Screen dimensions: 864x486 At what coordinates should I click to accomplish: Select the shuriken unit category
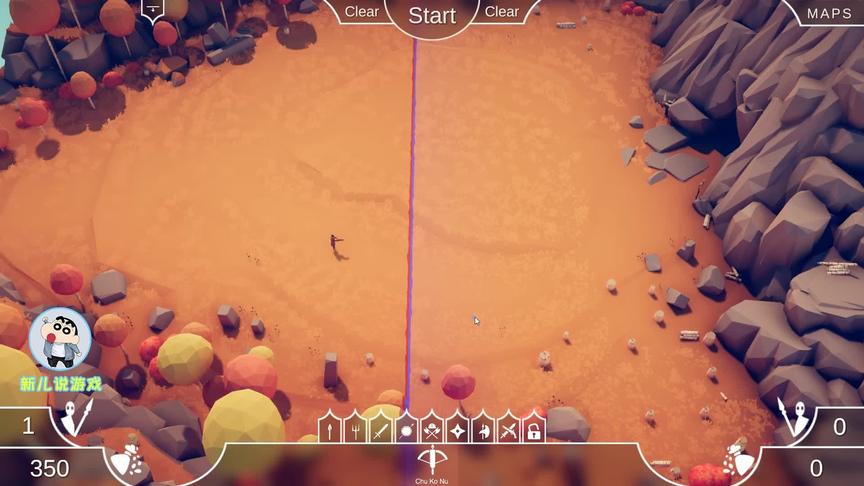click(458, 430)
